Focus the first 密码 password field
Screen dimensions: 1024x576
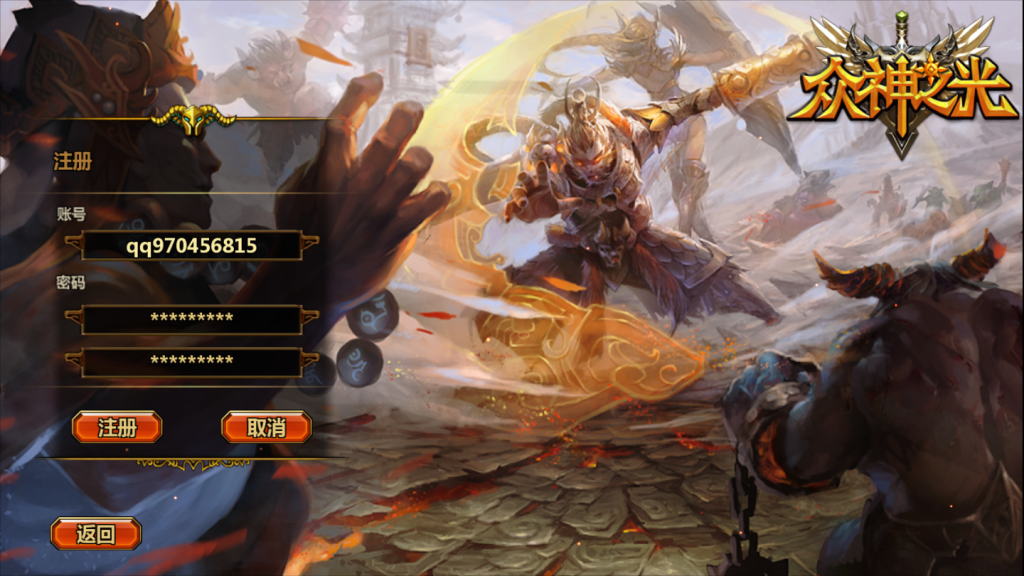(x=192, y=319)
